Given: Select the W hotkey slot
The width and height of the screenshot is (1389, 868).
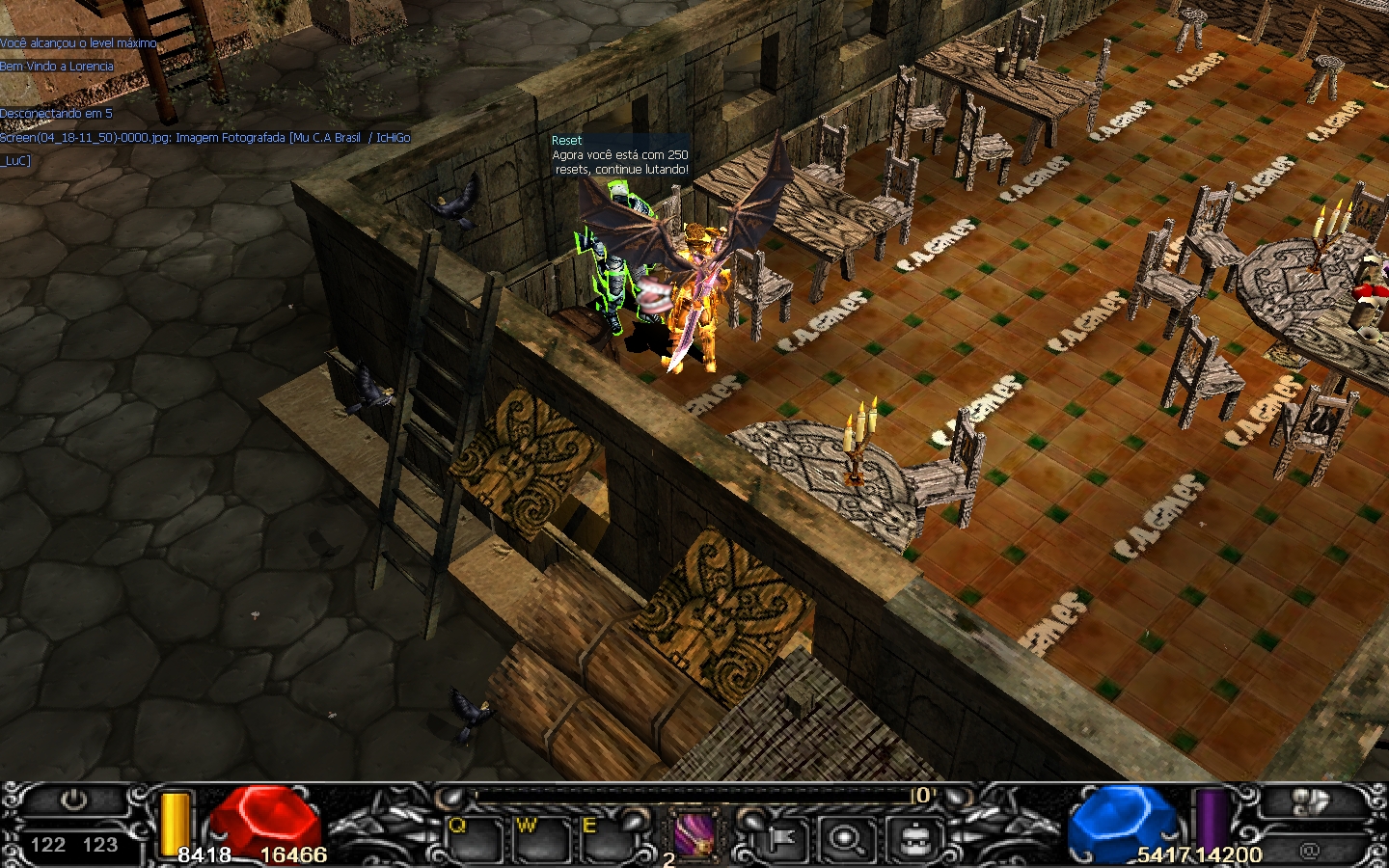Looking at the screenshot, I should click(539, 841).
